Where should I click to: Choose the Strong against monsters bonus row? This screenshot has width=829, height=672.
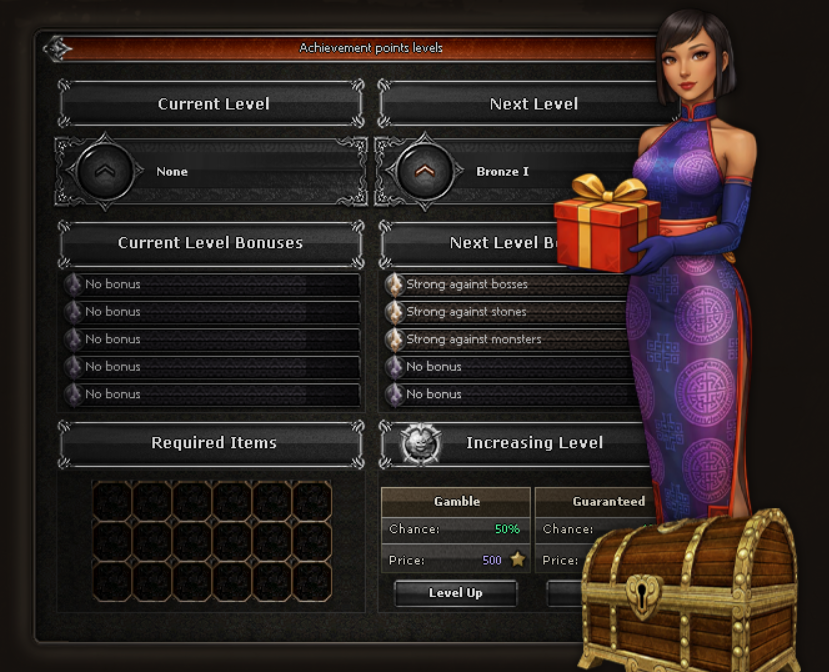tap(505, 340)
